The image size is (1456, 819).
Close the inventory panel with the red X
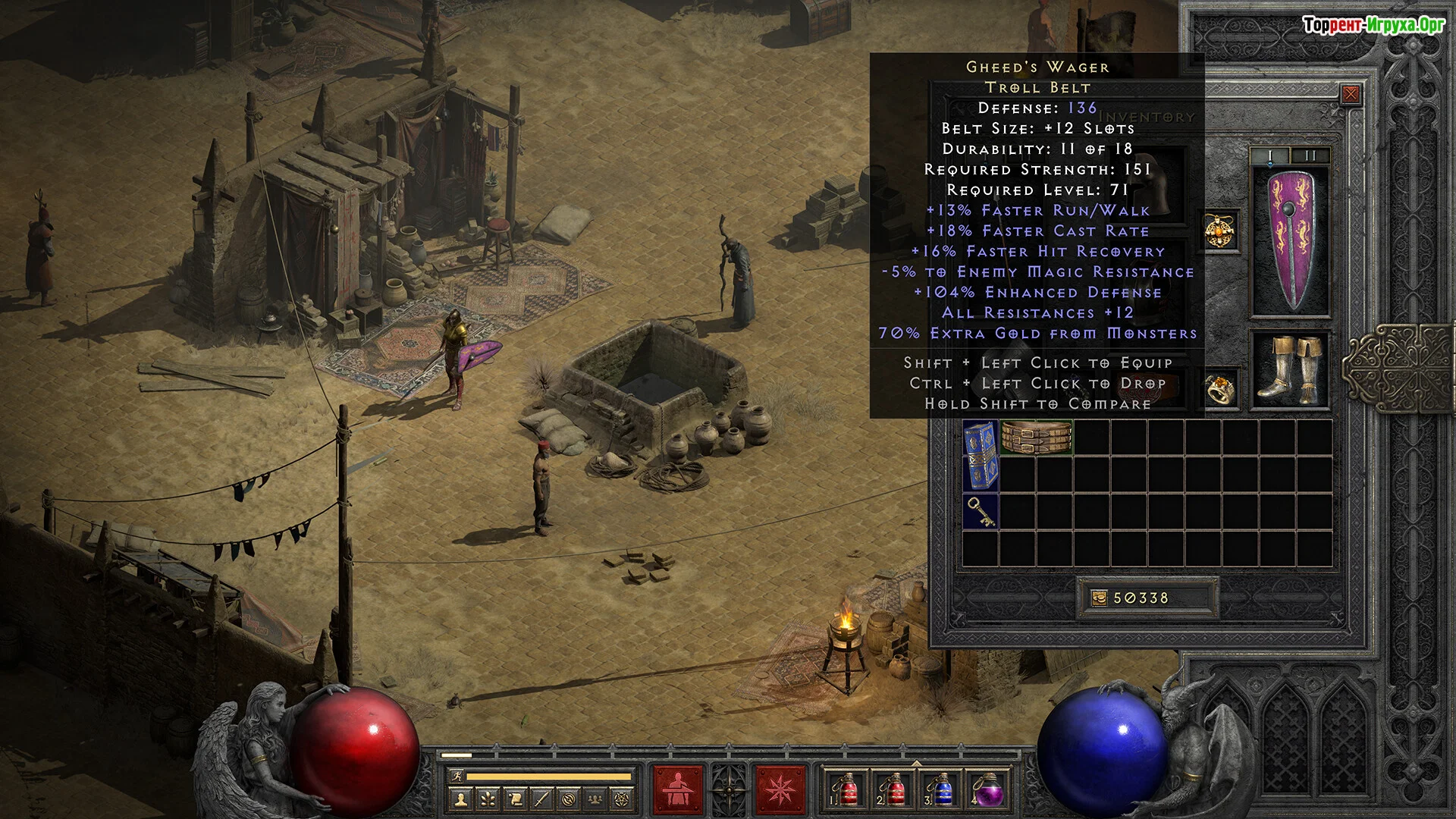click(x=1351, y=94)
